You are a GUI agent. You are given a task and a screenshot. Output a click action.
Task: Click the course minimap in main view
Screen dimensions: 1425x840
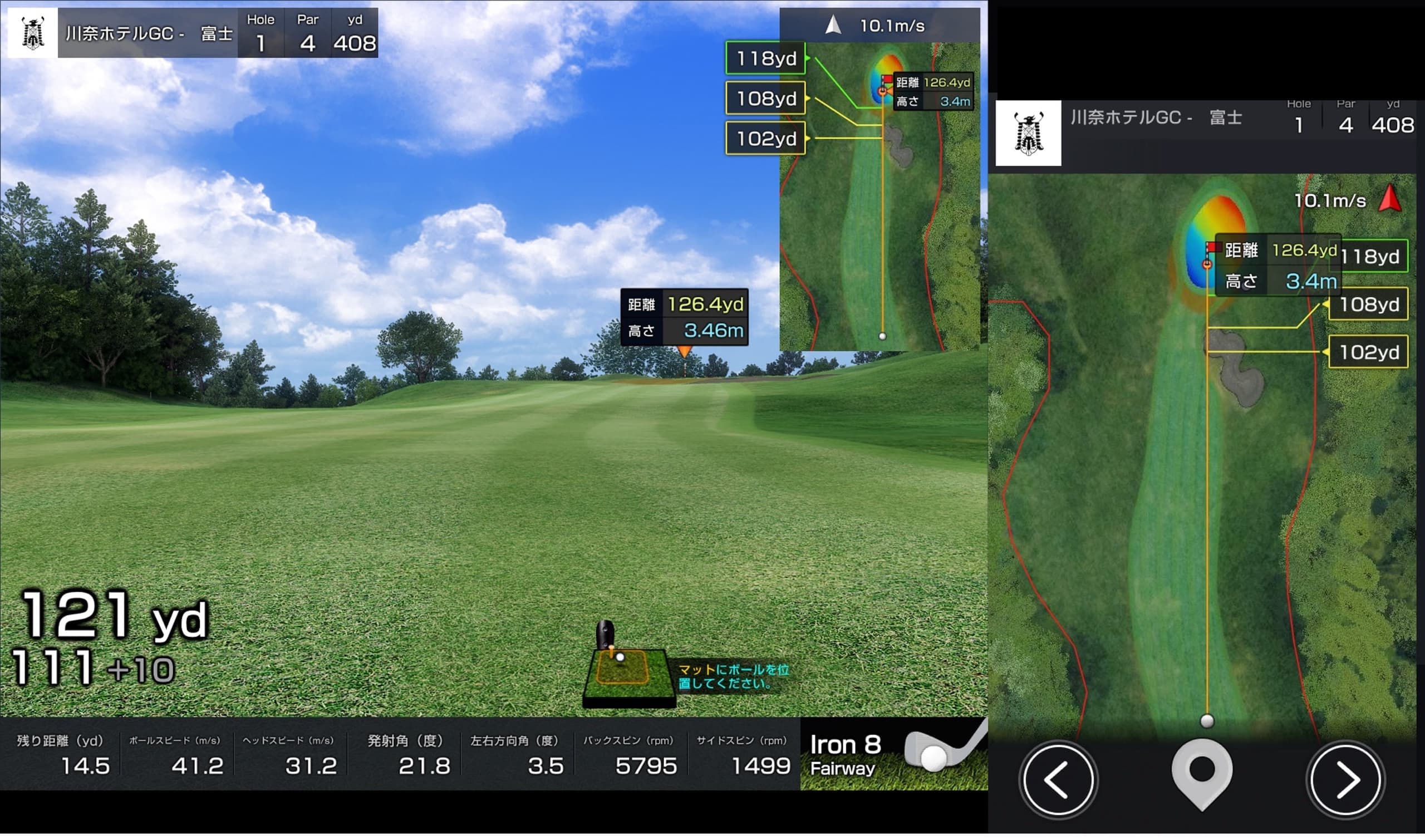[879, 227]
